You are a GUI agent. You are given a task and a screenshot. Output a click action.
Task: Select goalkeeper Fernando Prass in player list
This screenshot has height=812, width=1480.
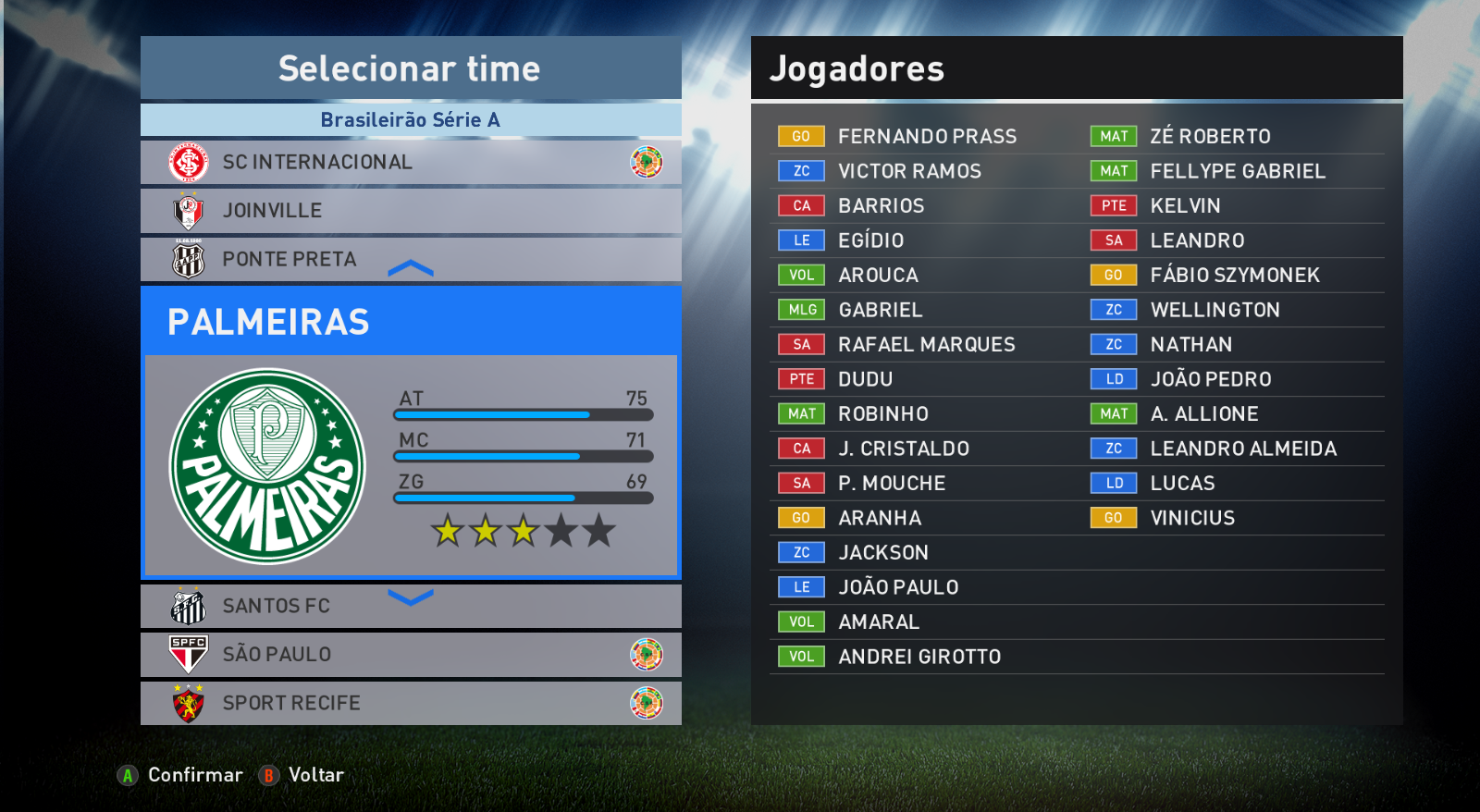click(927, 137)
